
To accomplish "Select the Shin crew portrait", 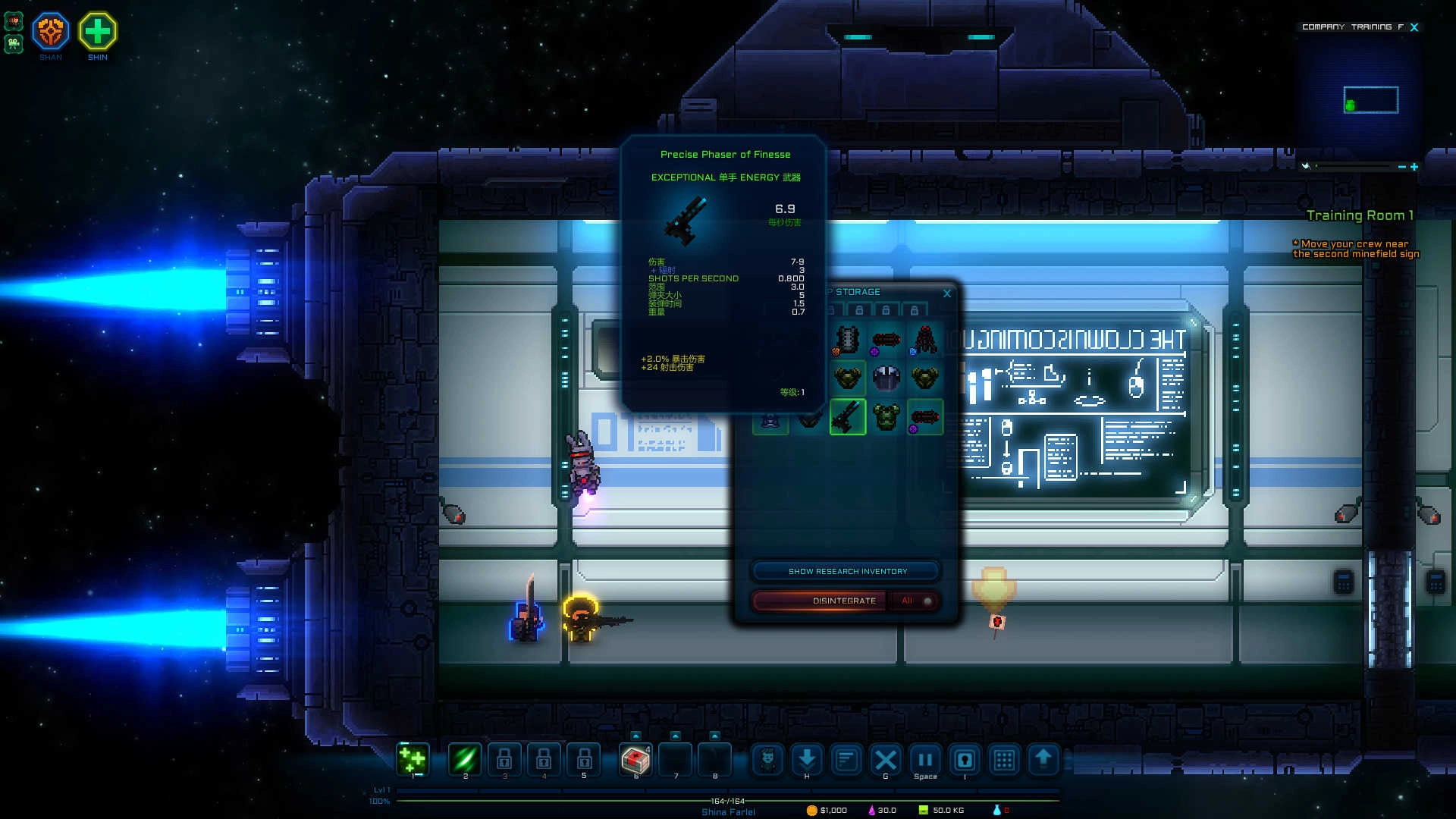I will (98, 32).
